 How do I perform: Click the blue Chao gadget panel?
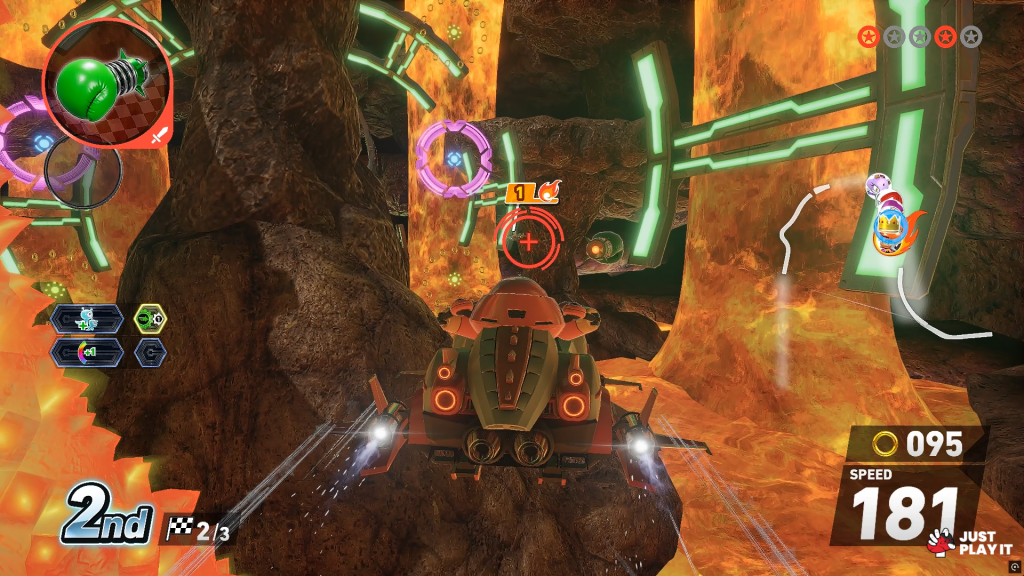[x=89, y=319]
